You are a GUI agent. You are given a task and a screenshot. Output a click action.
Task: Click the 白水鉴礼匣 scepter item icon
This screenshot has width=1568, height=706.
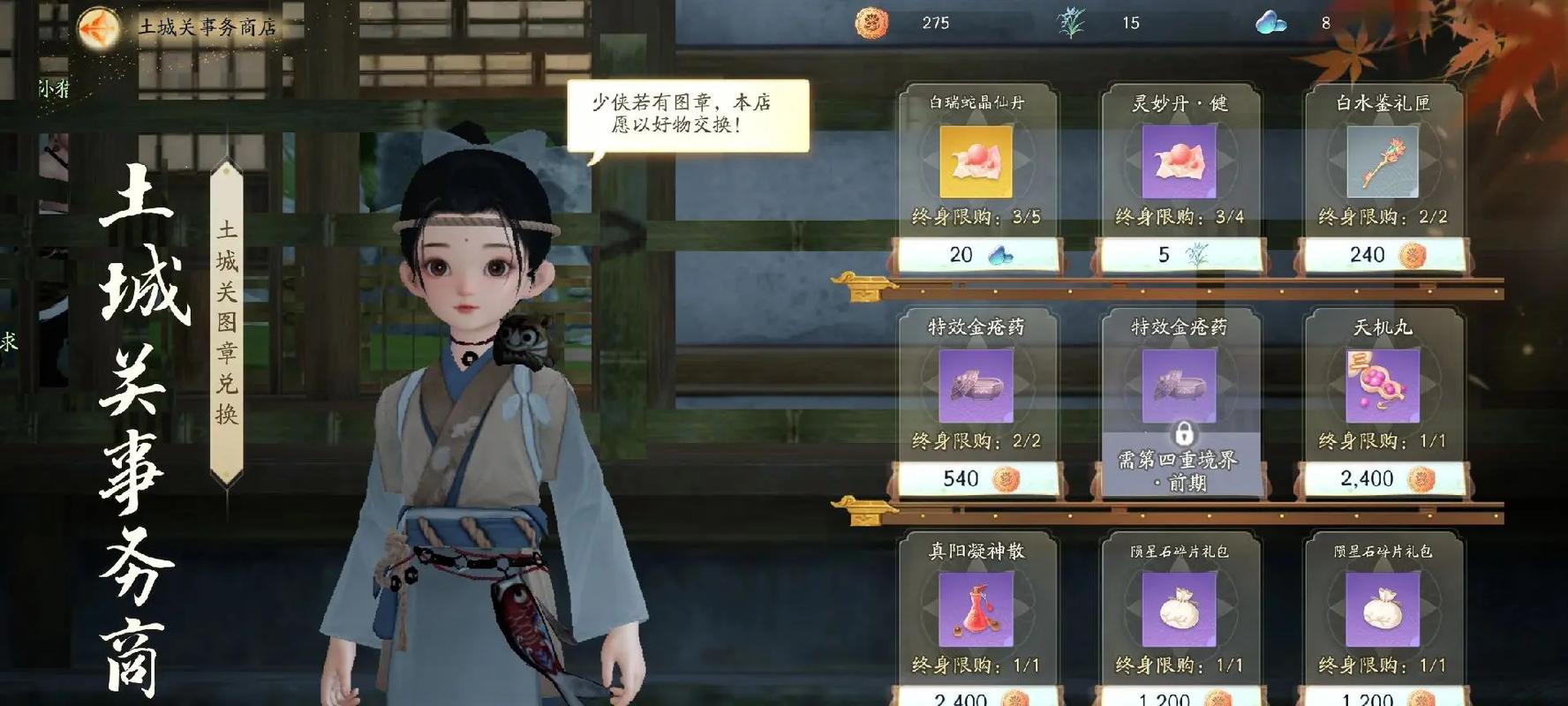(1383, 163)
